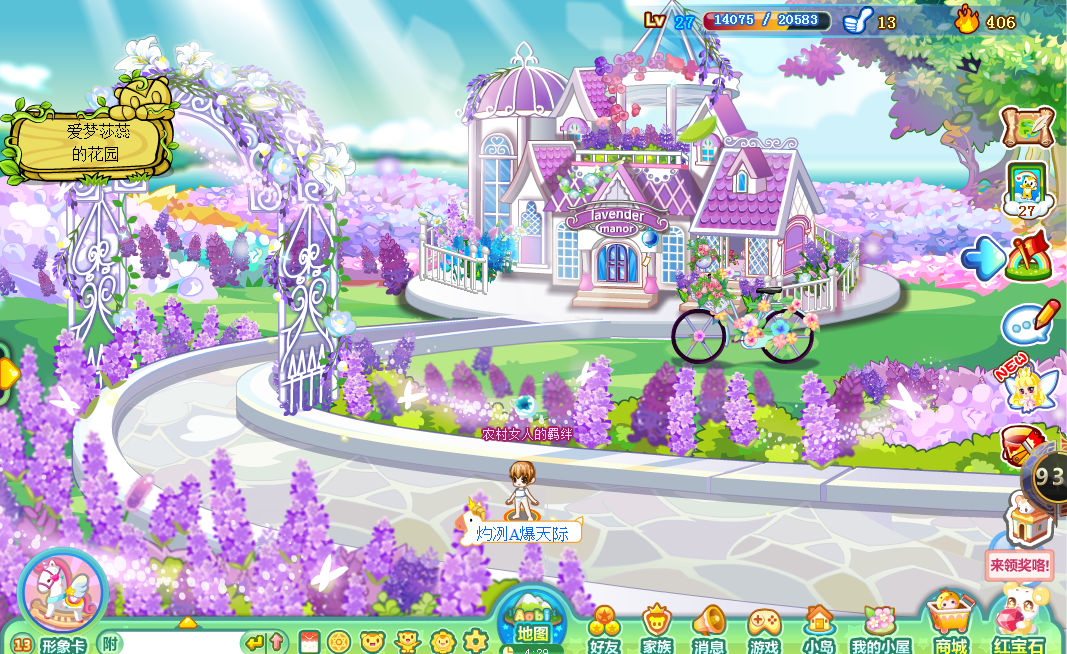Open the gear settings icon
The height and width of the screenshot is (654, 1067).
point(475,641)
